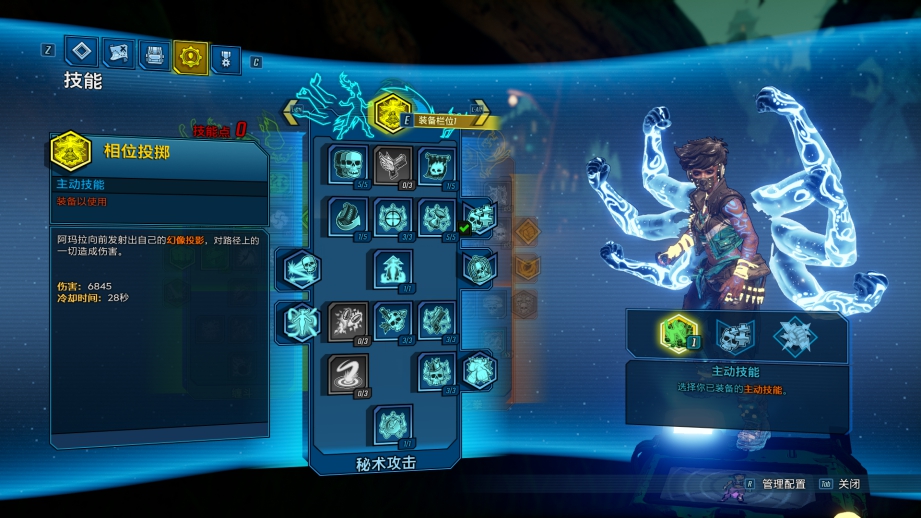Viewport: 921px width, 518px height.
Task: Select the skull beam augment hexagon
Action: click(300, 269)
